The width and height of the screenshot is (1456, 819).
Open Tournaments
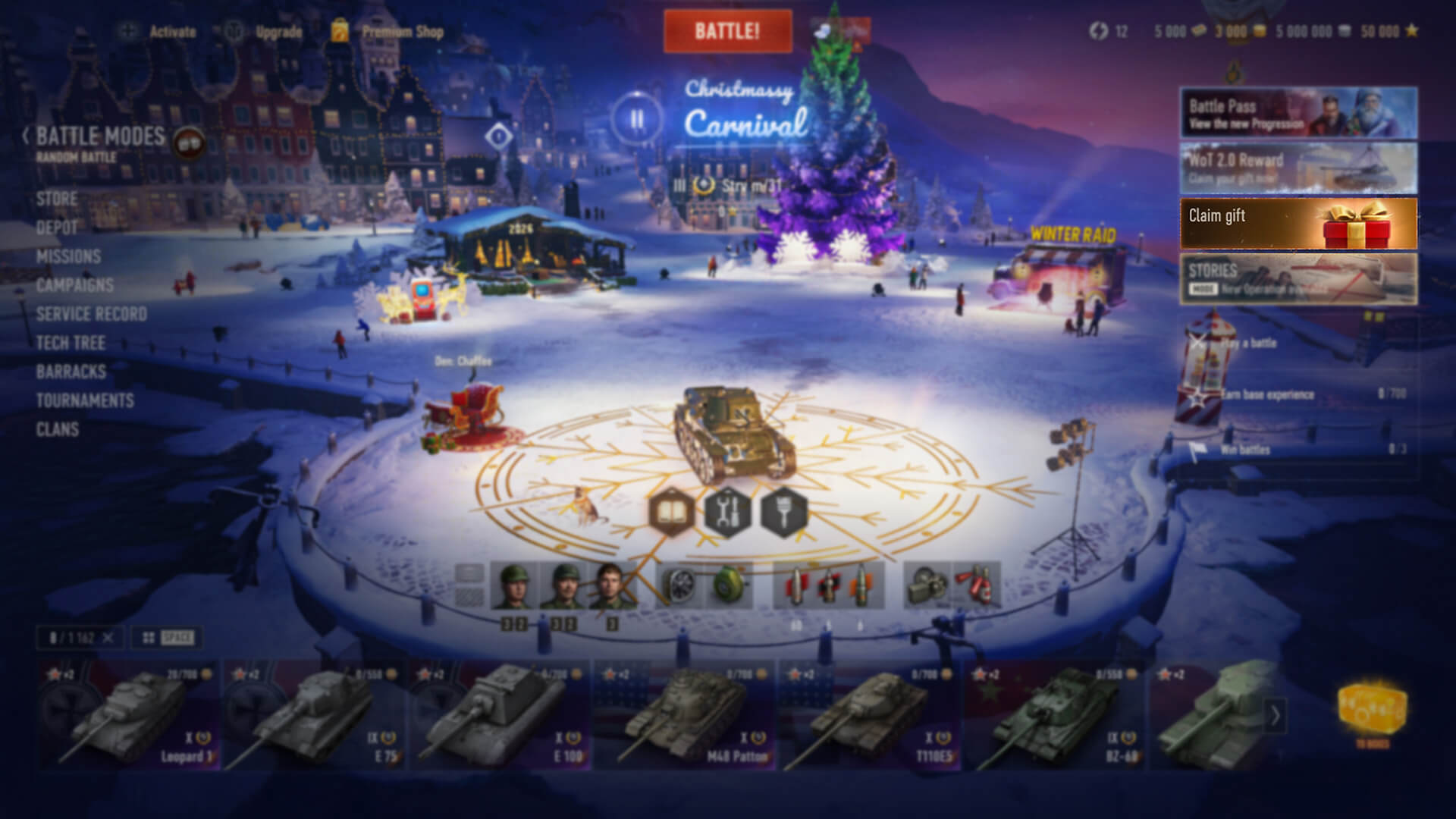pyautogui.click(x=85, y=401)
